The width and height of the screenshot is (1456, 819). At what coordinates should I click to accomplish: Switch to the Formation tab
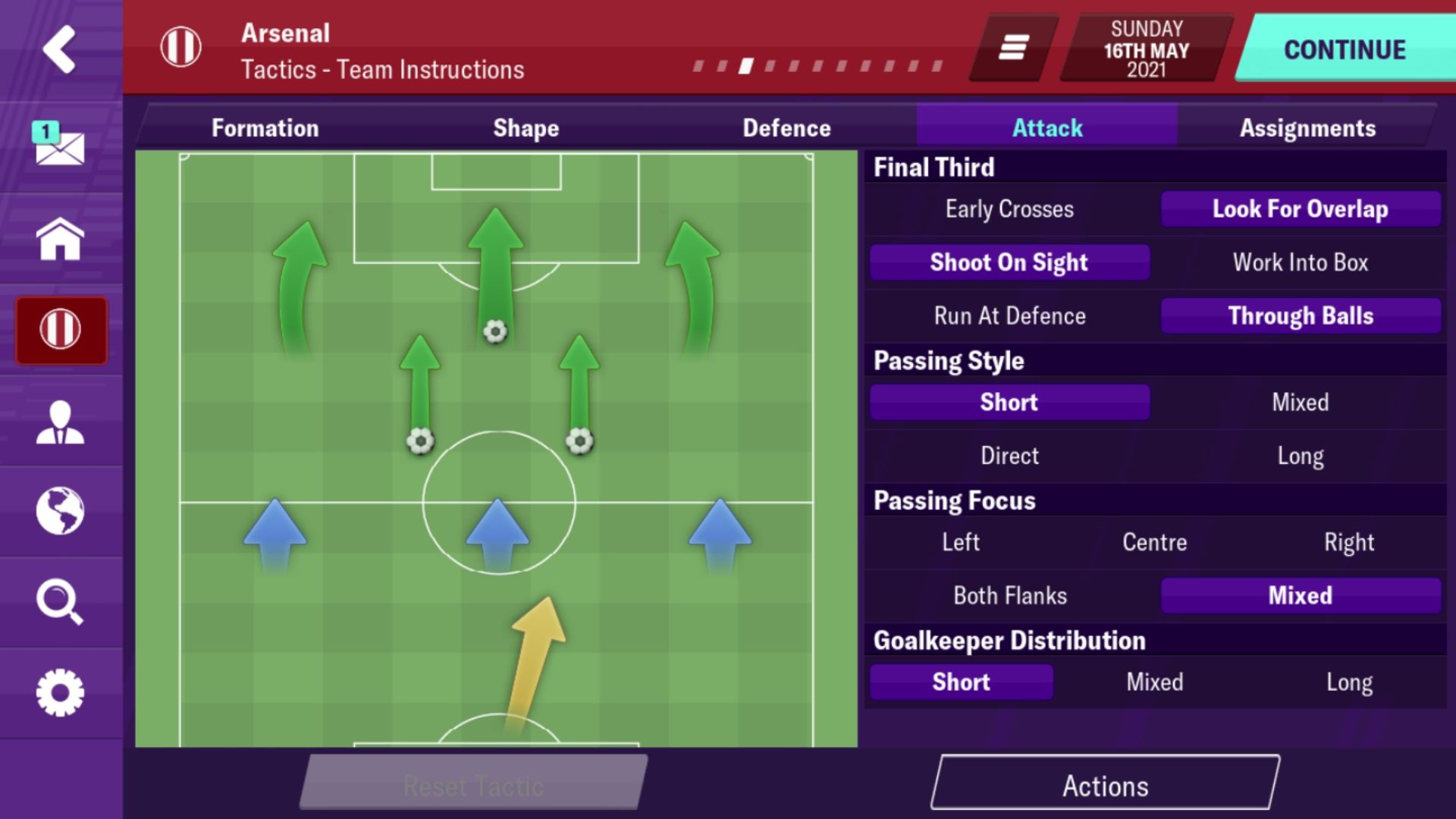click(x=265, y=127)
